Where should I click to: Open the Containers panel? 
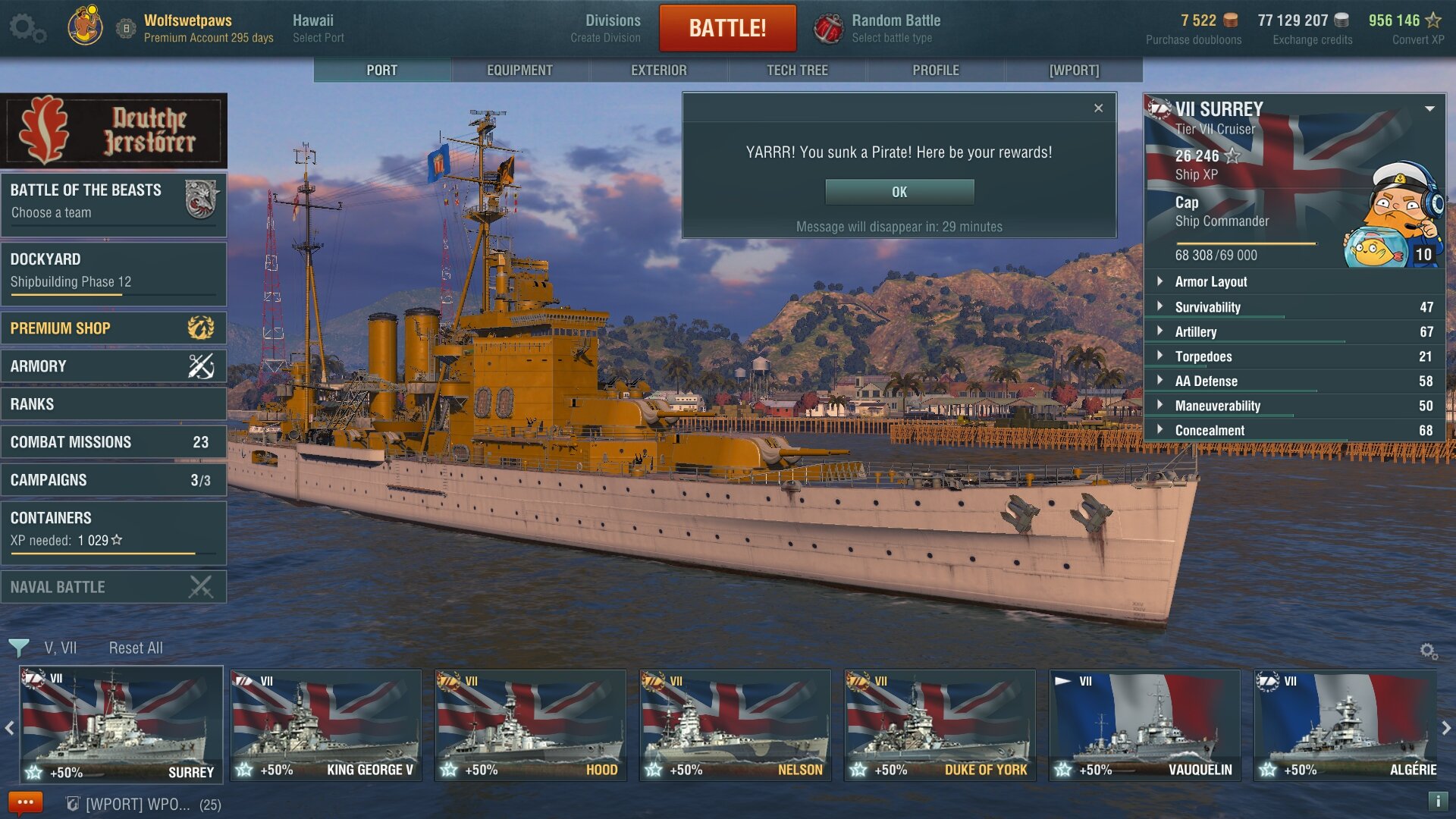pyautogui.click(x=114, y=529)
